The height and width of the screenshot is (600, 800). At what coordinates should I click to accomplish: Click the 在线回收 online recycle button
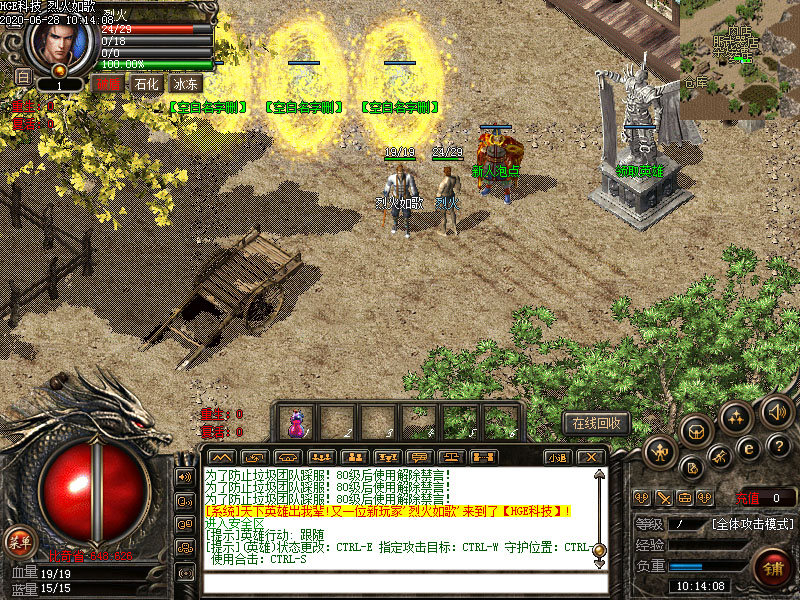click(x=597, y=423)
